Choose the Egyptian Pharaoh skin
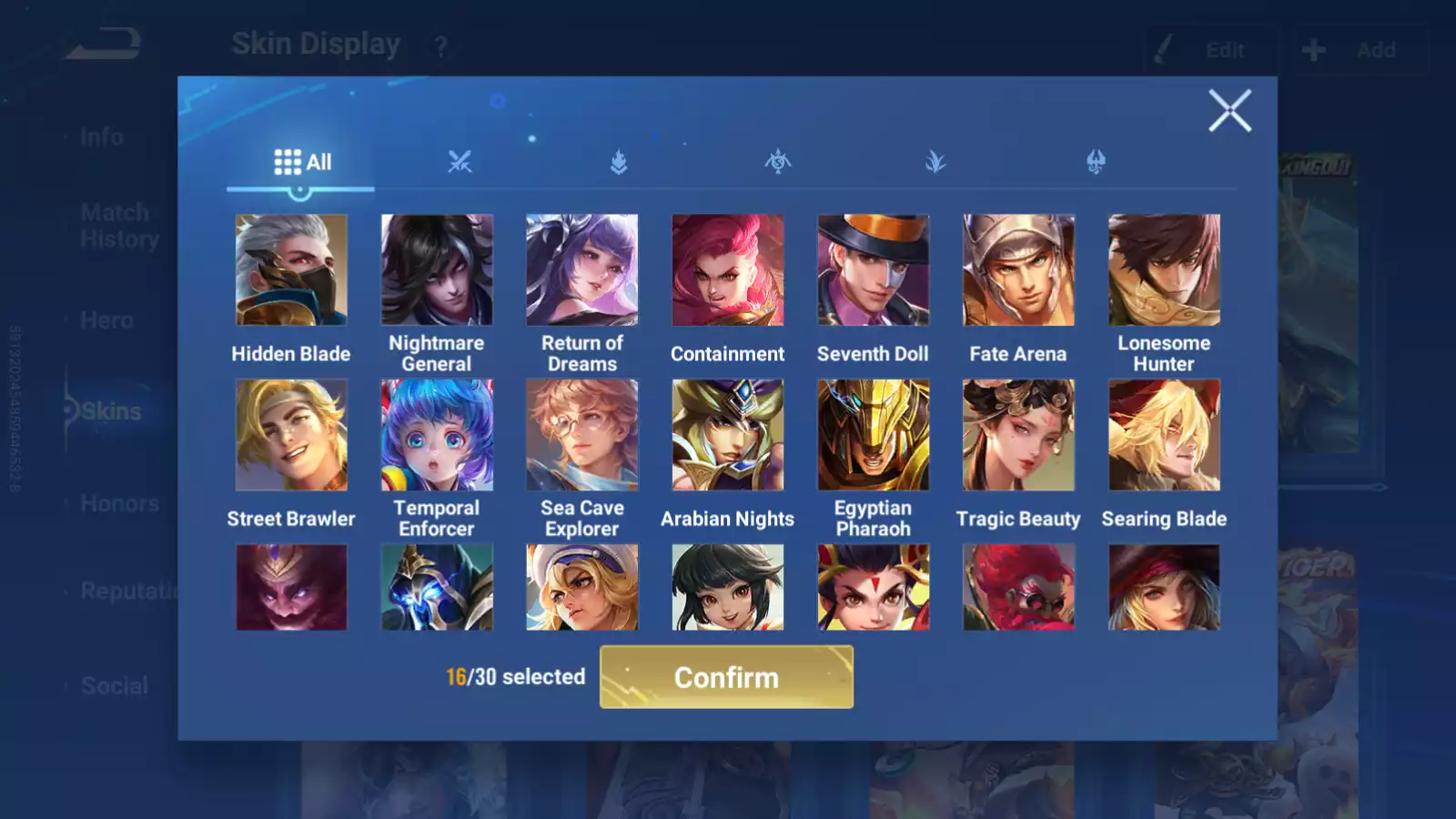The width and height of the screenshot is (1456, 819). tap(874, 435)
